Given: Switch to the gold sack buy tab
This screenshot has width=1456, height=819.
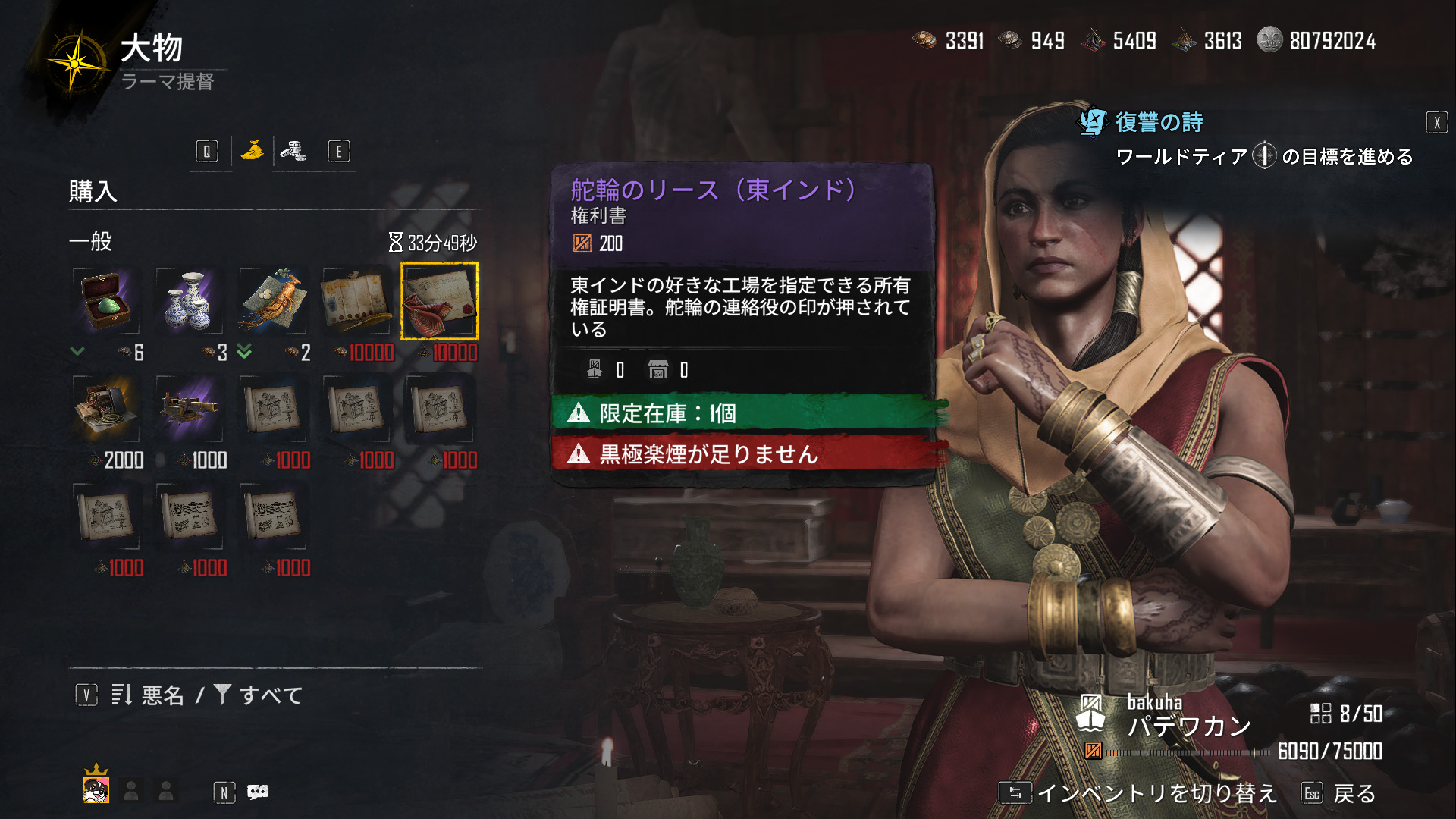Looking at the screenshot, I should (253, 151).
